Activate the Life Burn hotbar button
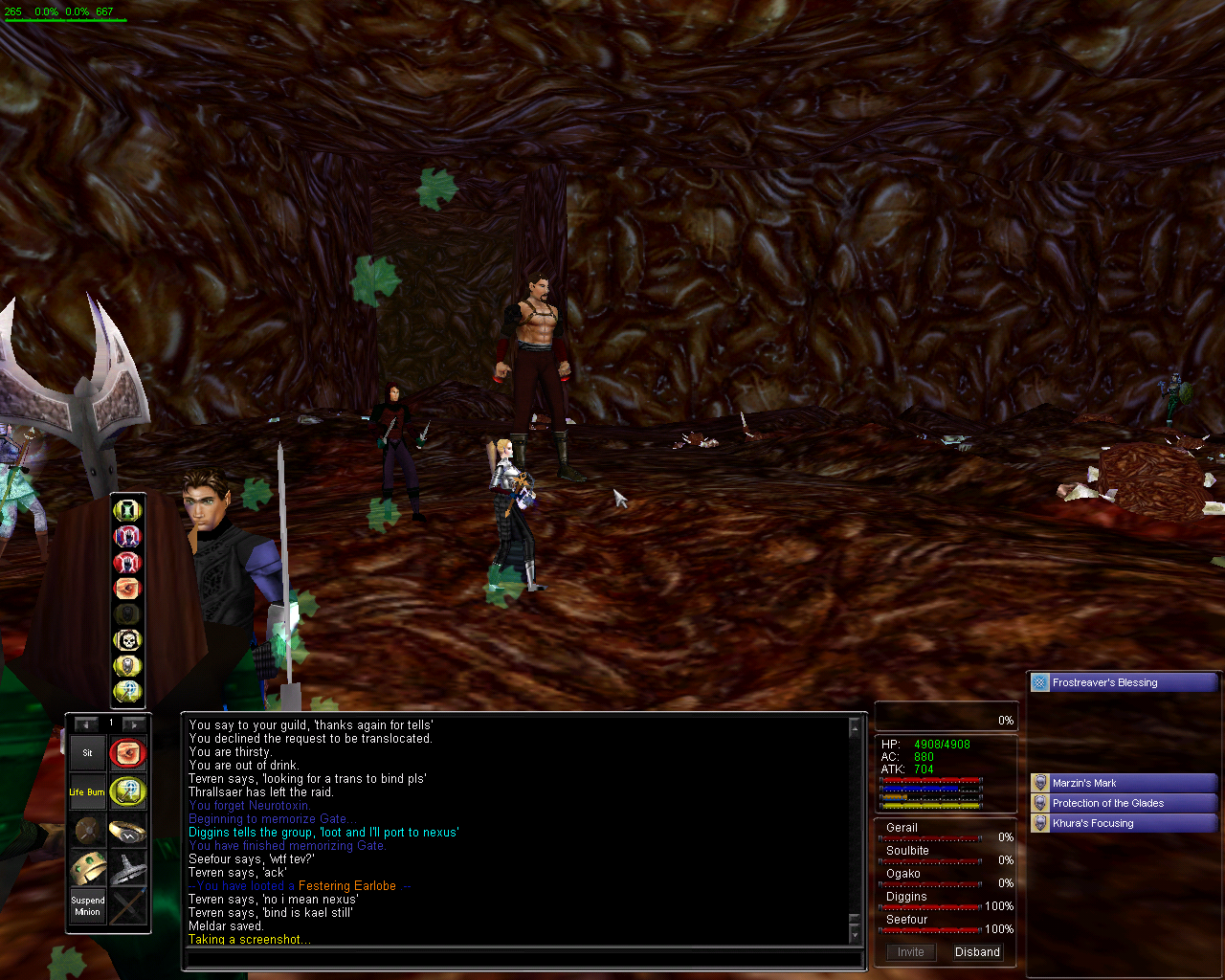The width and height of the screenshot is (1225, 980). [x=87, y=791]
